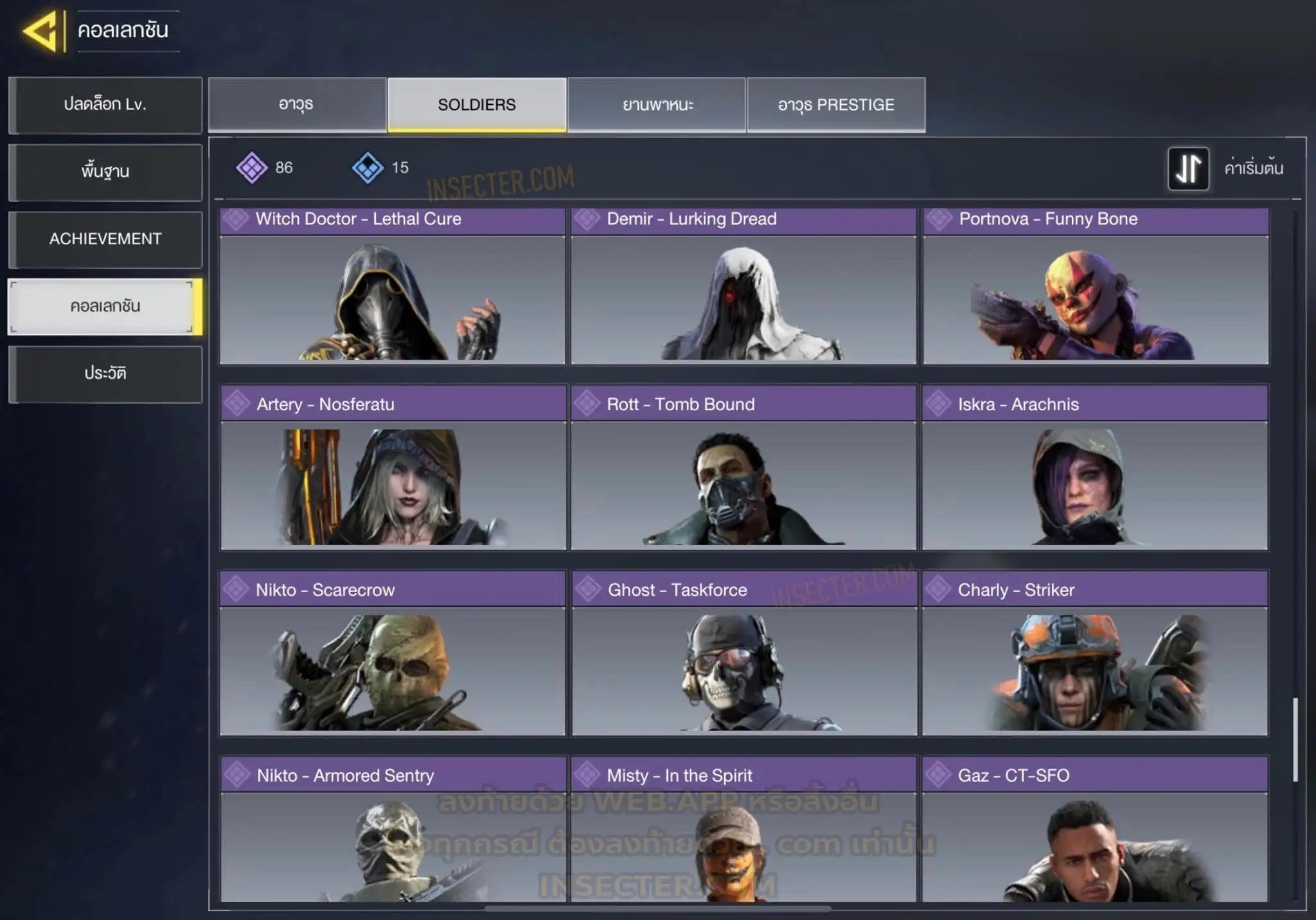Go back using the yellow arrow
1316x920 pixels.
point(41,31)
